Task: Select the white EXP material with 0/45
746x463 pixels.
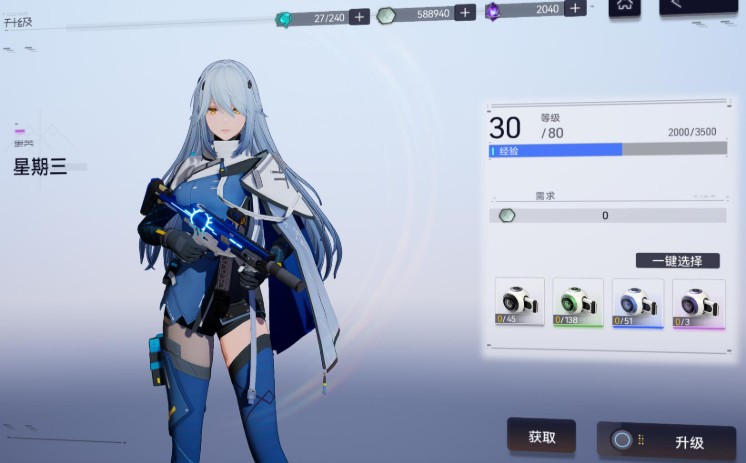Action: click(x=520, y=302)
